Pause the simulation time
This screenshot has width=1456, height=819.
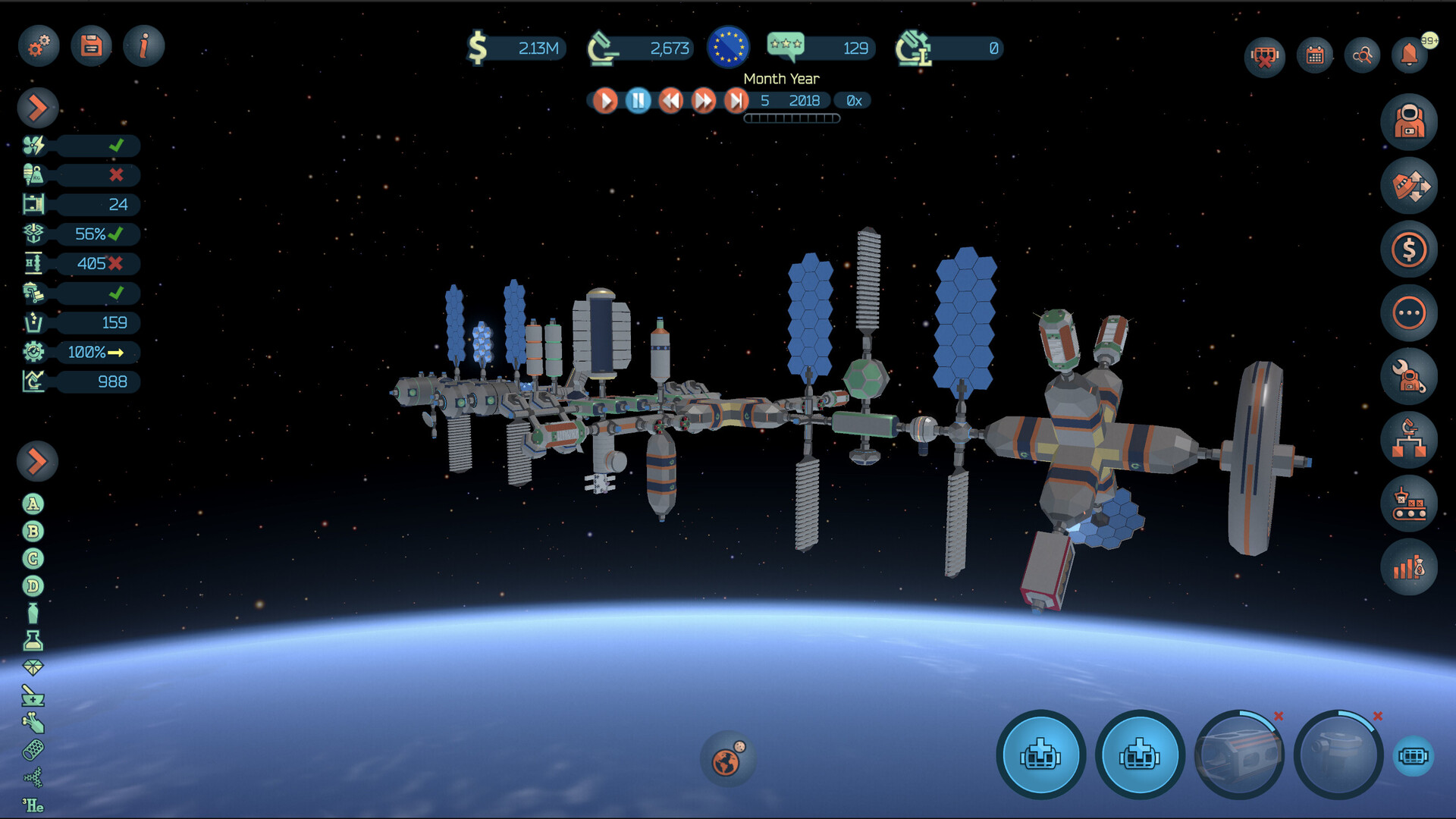tap(637, 100)
